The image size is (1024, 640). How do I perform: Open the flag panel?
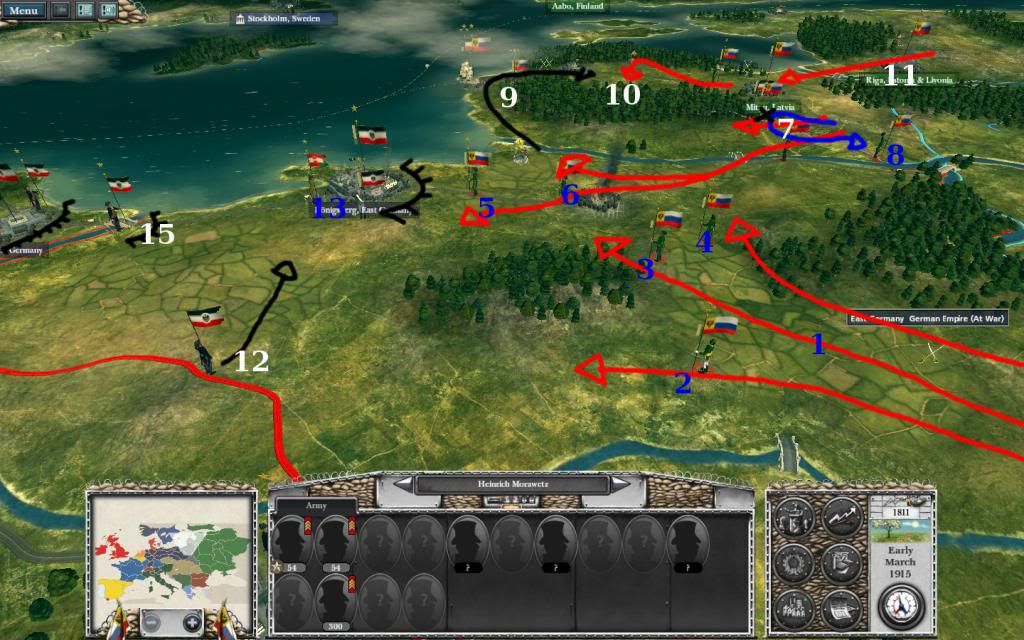(x=841, y=564)
